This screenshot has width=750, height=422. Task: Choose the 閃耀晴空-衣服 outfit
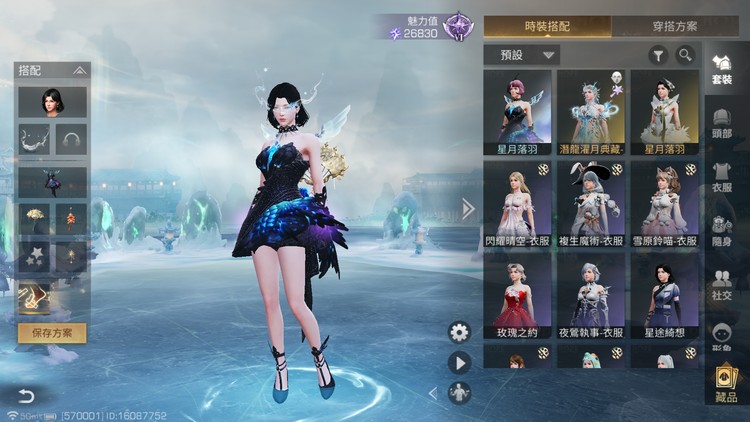pyautogui.click(x=517, y=205)
